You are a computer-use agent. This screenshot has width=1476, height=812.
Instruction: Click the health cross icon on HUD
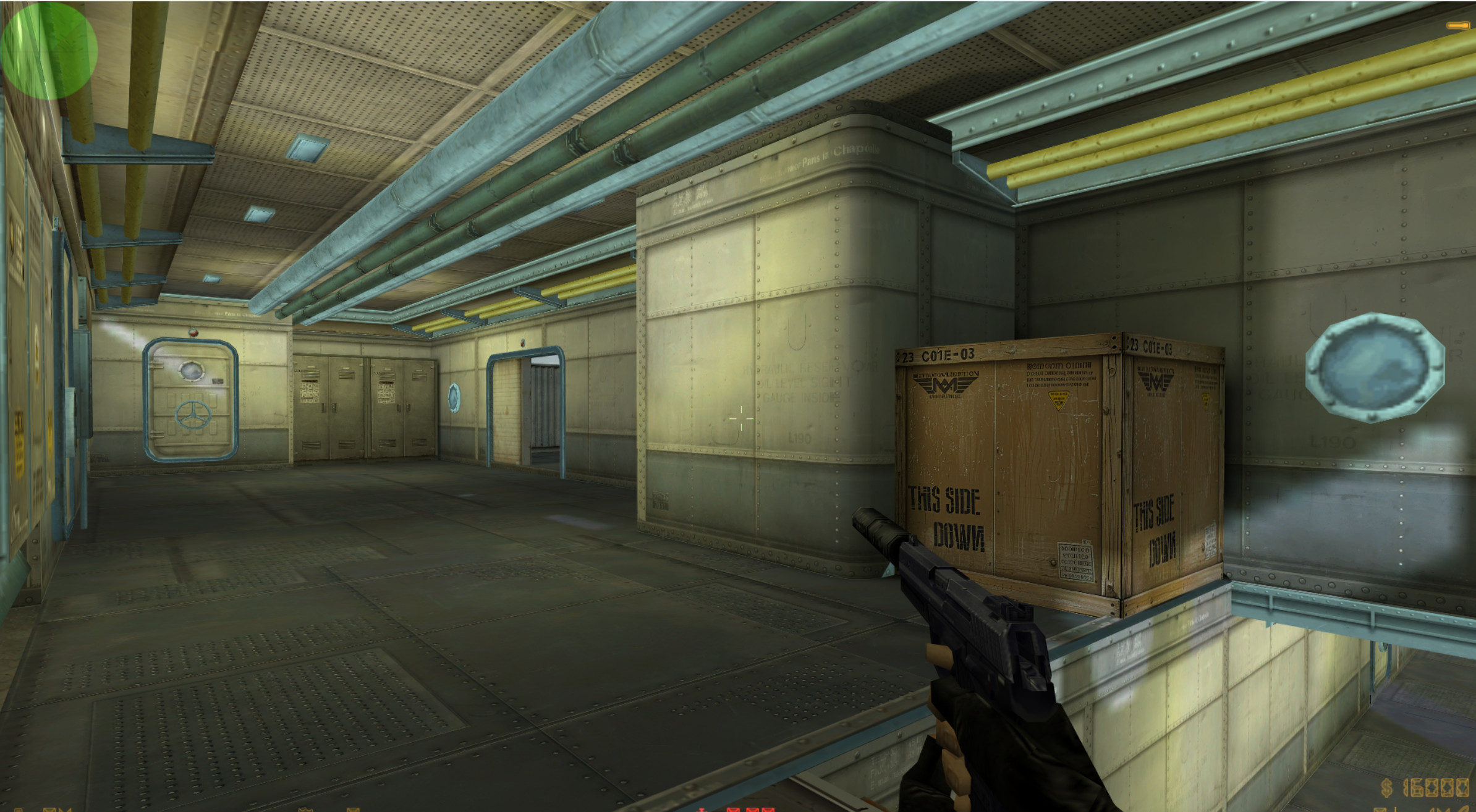click(x=702, y=810)
